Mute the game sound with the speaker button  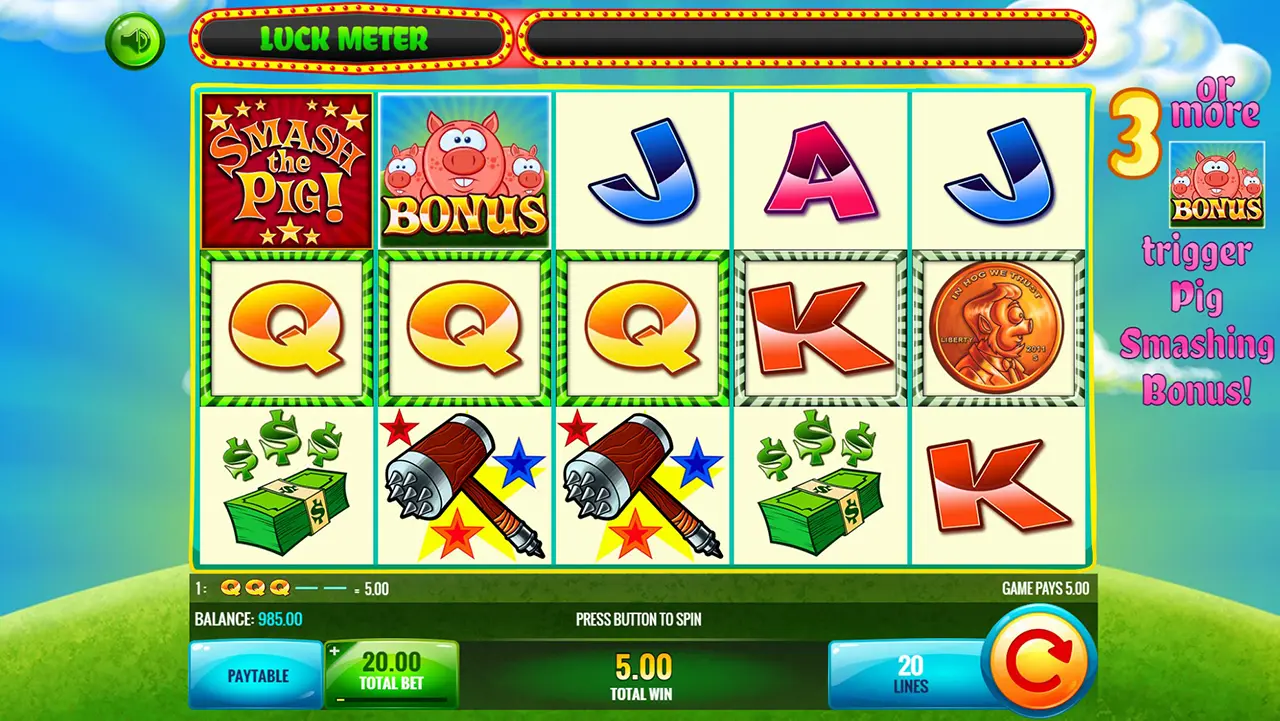click(x=134, y=41)
